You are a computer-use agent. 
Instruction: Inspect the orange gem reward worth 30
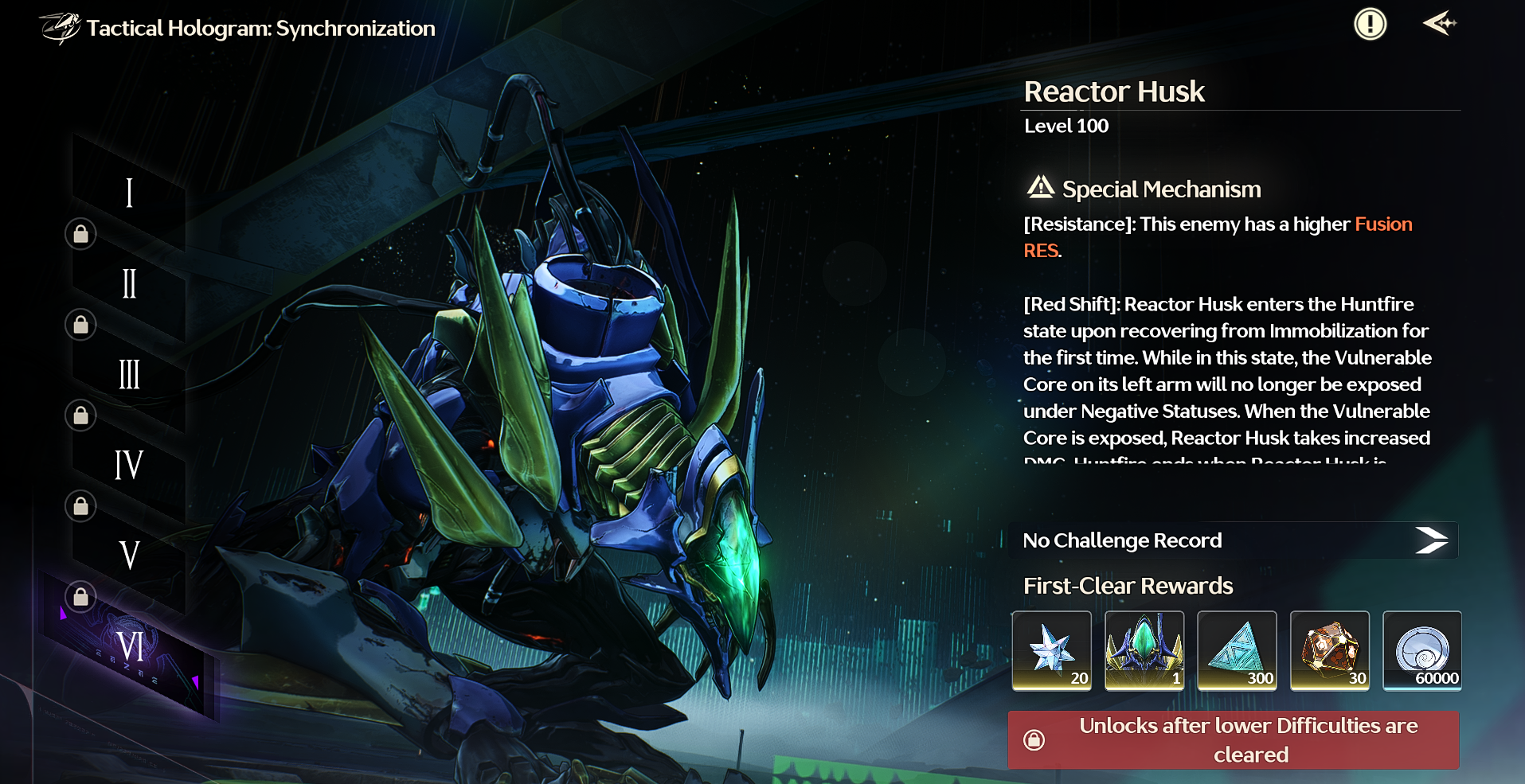[x=1330, y=650]
